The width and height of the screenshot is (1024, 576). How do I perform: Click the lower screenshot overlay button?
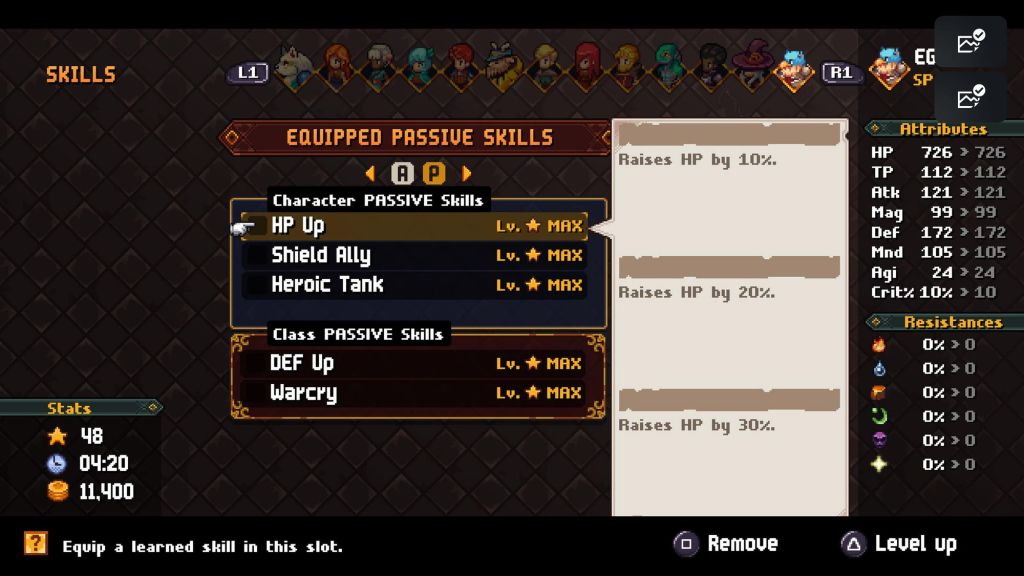(970, 98)
